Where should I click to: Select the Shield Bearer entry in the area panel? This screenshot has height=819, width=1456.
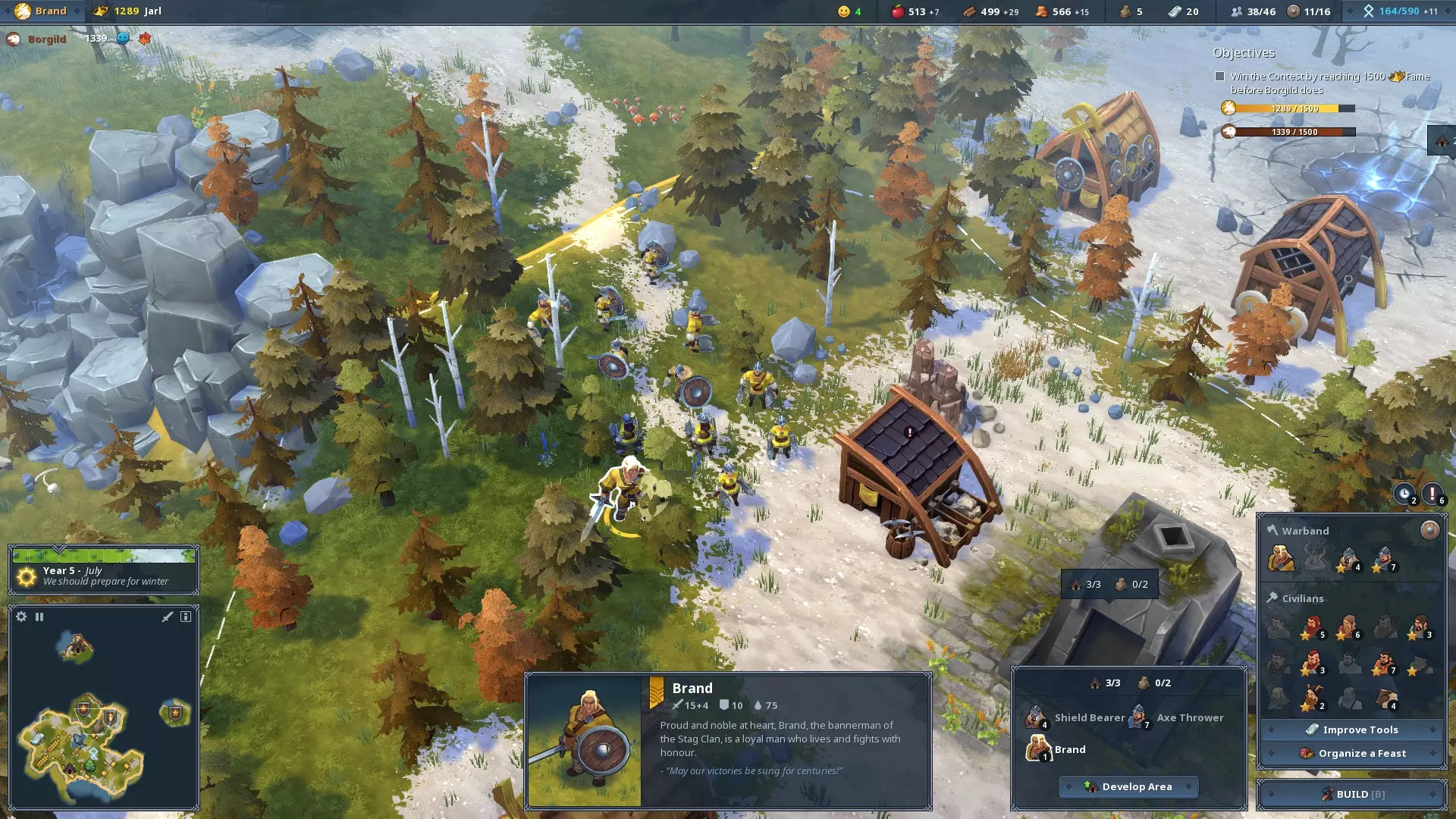click(1077, 717)
